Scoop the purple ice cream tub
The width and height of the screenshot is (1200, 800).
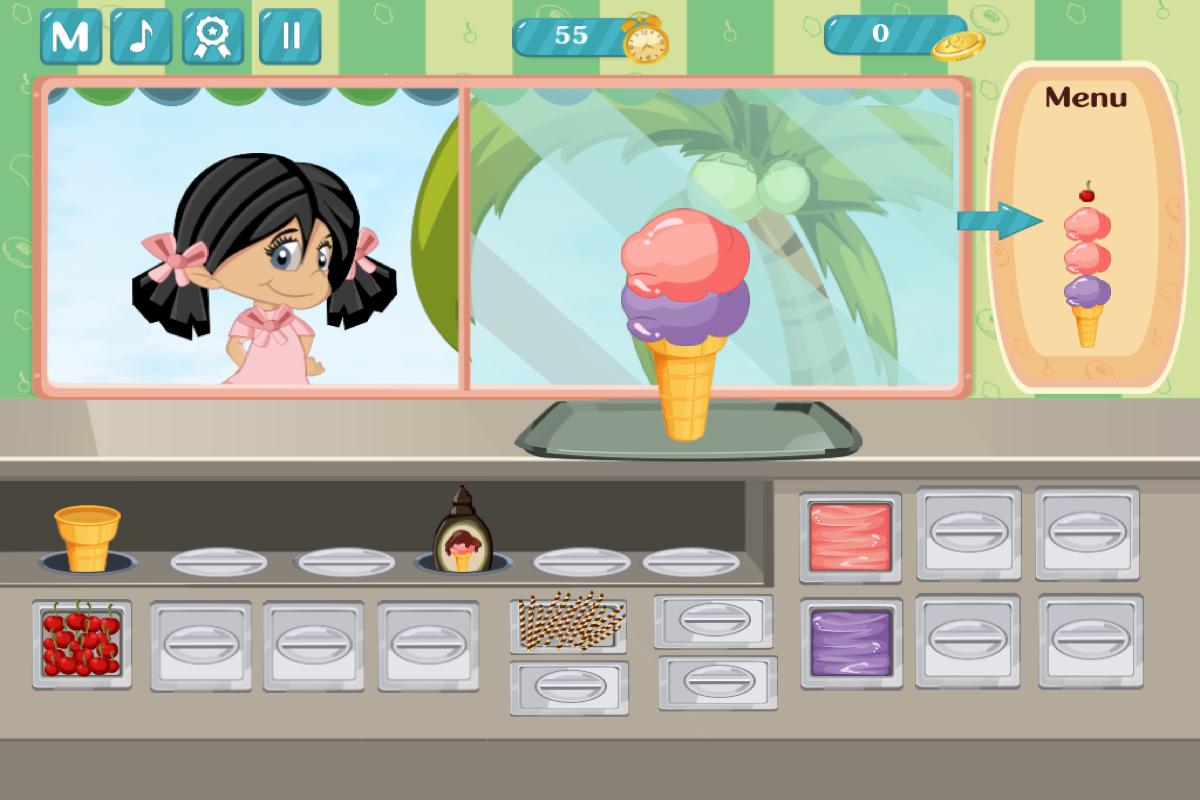(851, 643)
